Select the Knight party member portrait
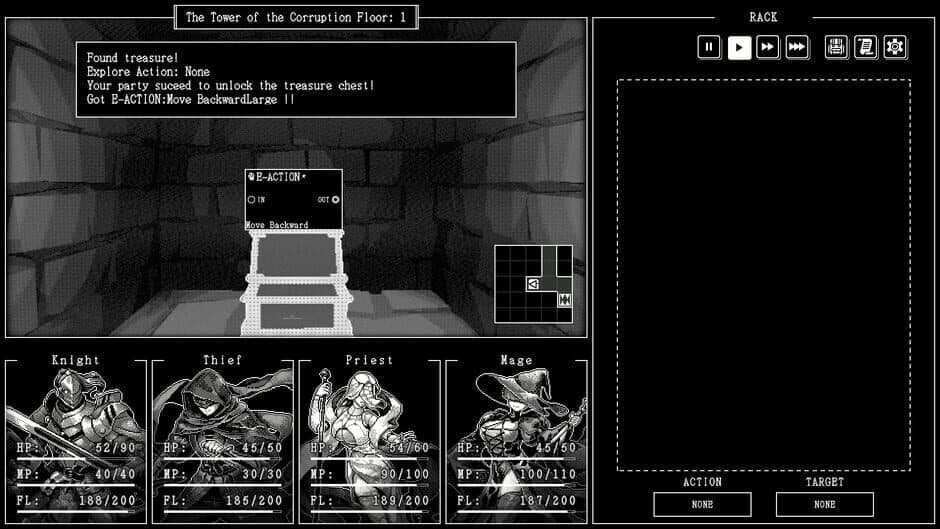940x529 pixels. (76, 440)
